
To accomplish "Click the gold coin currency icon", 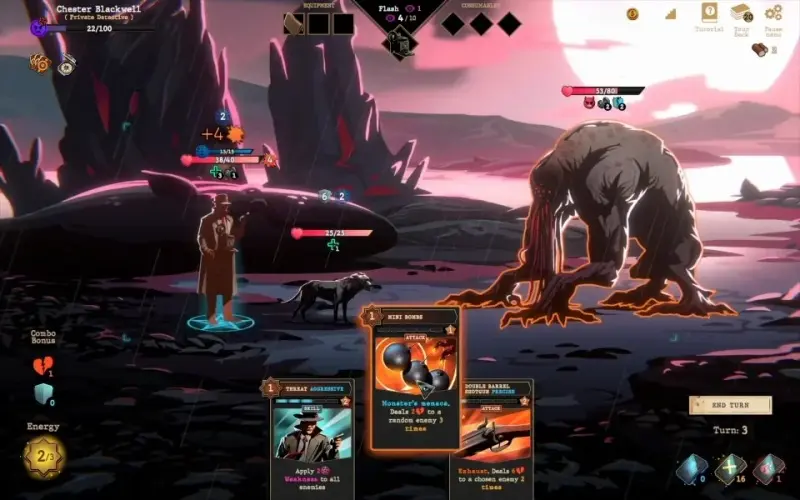I will click(x=633, y=14).
